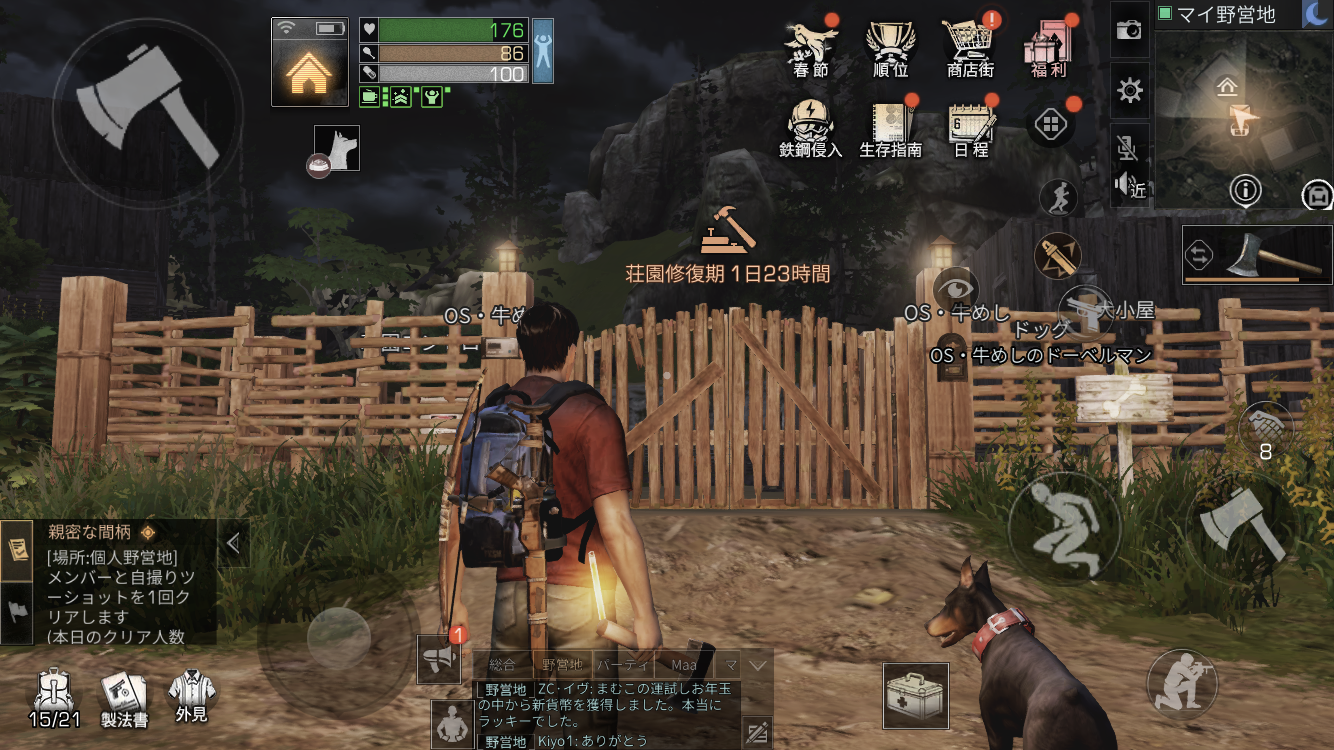Image resolution: width=1334 pixels, height=750 pixels.
Task: Open the 鉄鋼侵入 event
Action: [810, 127]
